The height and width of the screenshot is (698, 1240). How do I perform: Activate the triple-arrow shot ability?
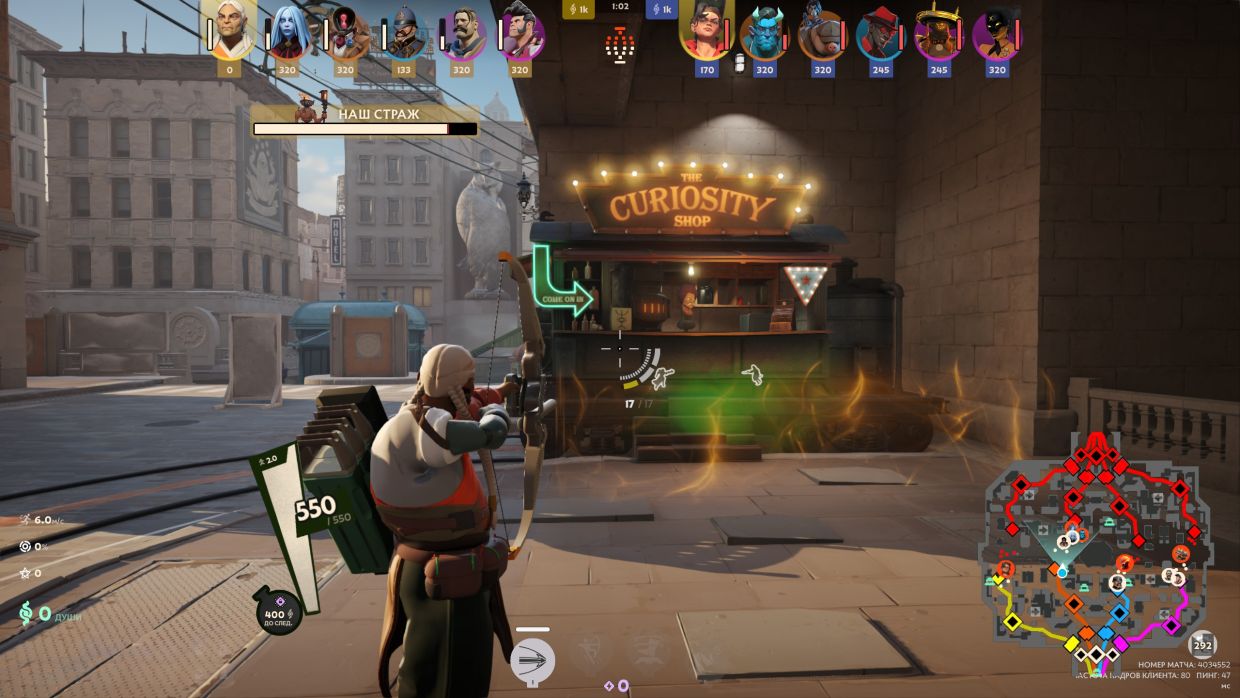[532, 660]
